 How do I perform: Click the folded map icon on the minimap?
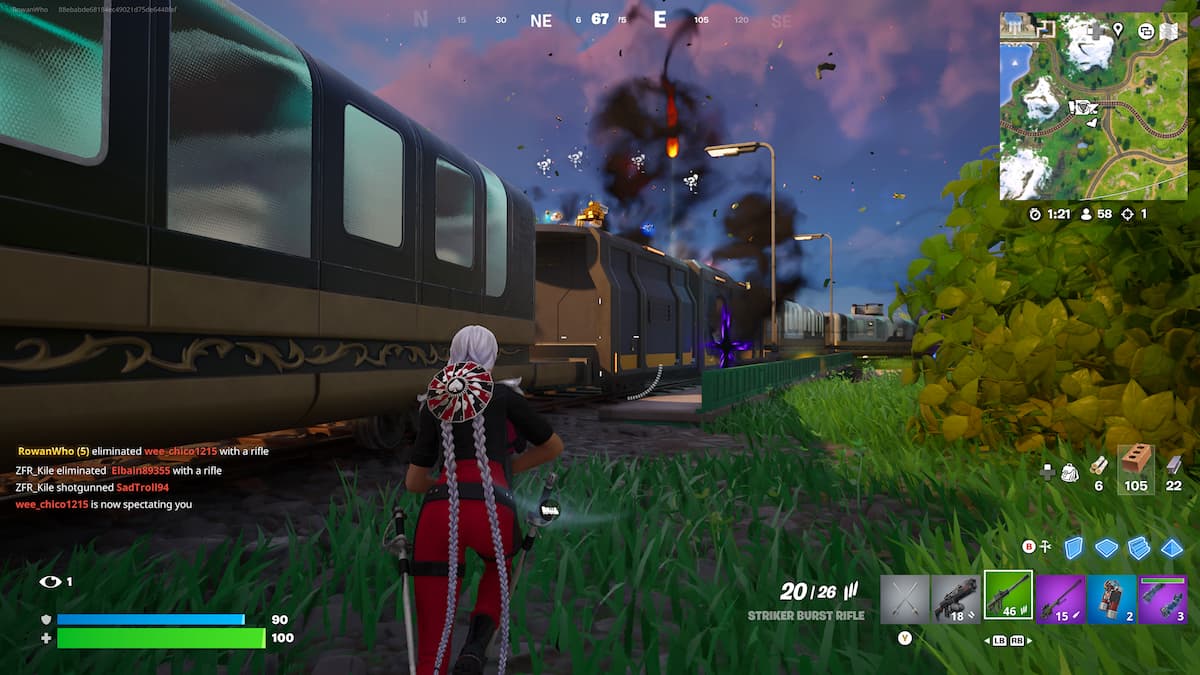(x=1170, y=31)
